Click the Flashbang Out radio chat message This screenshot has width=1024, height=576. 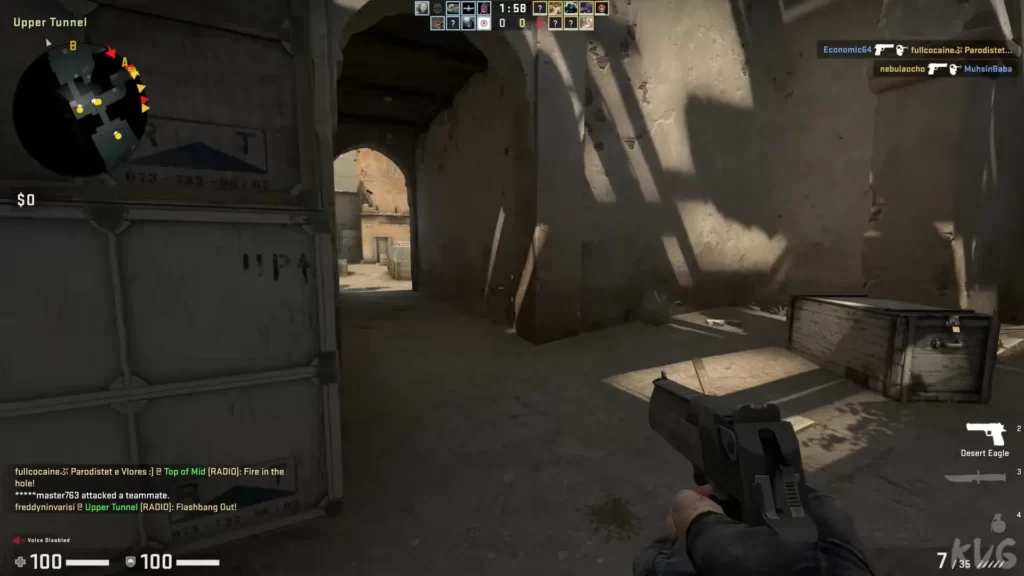coord(125,507)
